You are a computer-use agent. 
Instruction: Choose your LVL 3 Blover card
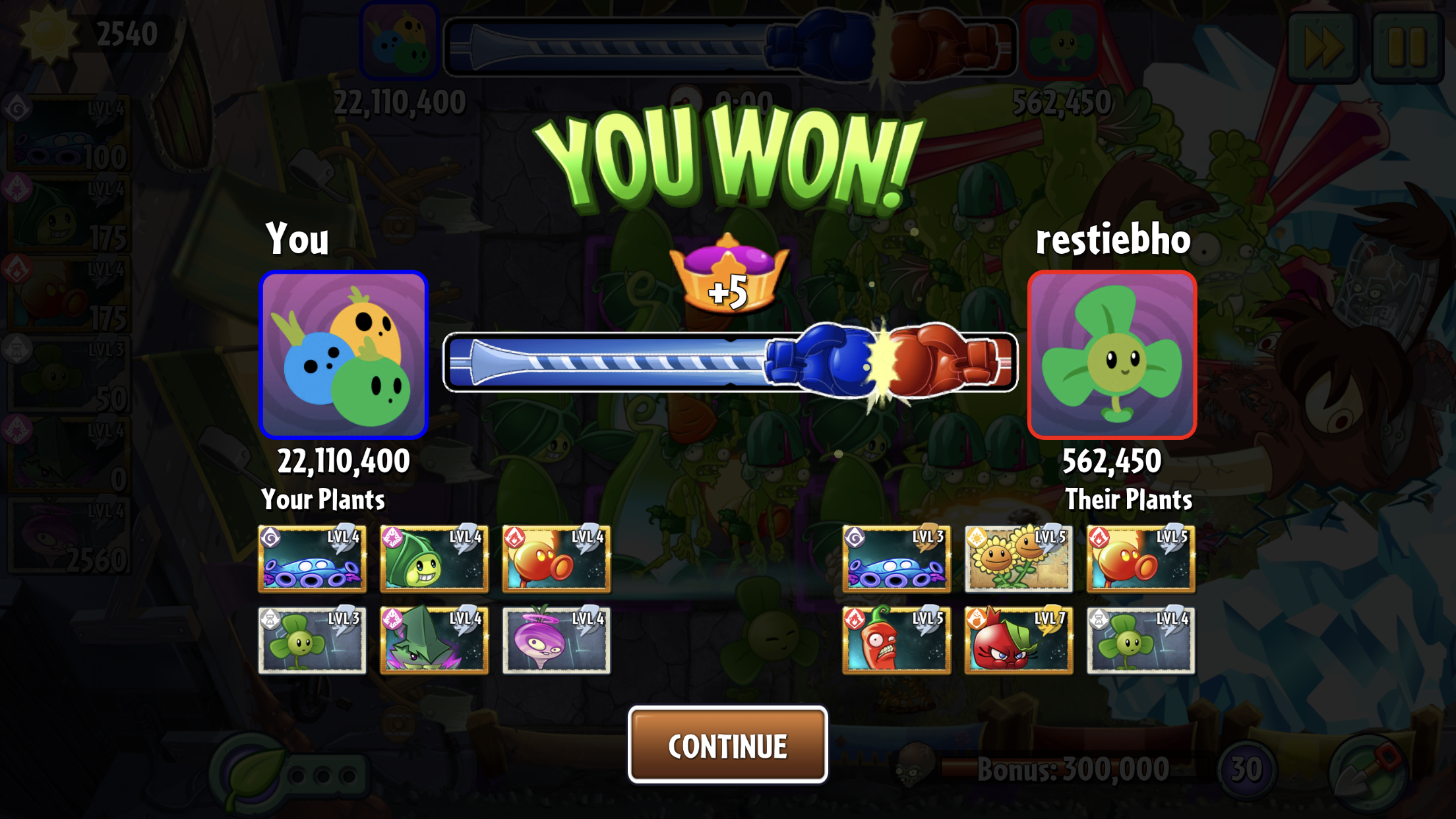coord(312,640)
